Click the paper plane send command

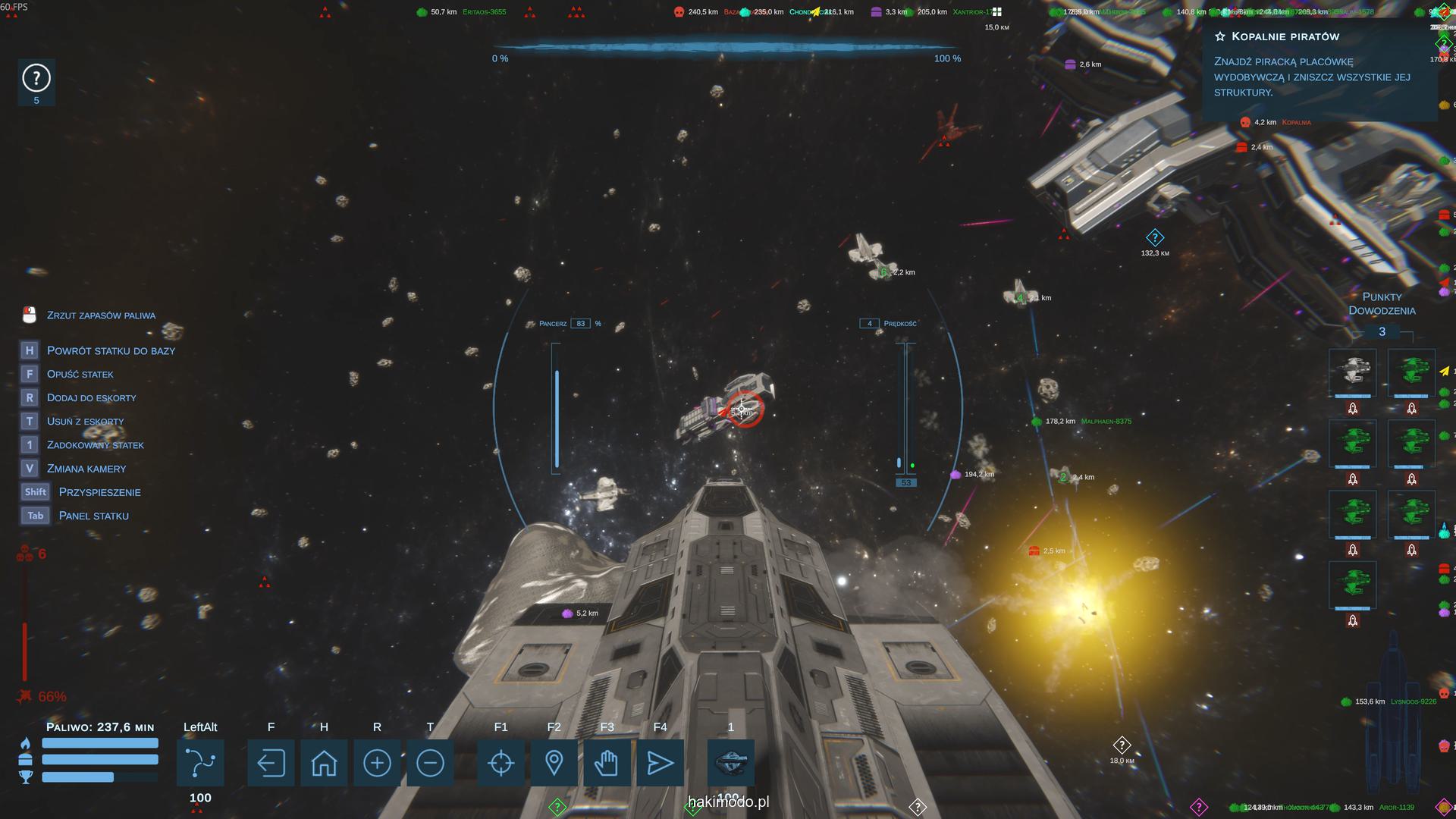(x=660, y=763)
